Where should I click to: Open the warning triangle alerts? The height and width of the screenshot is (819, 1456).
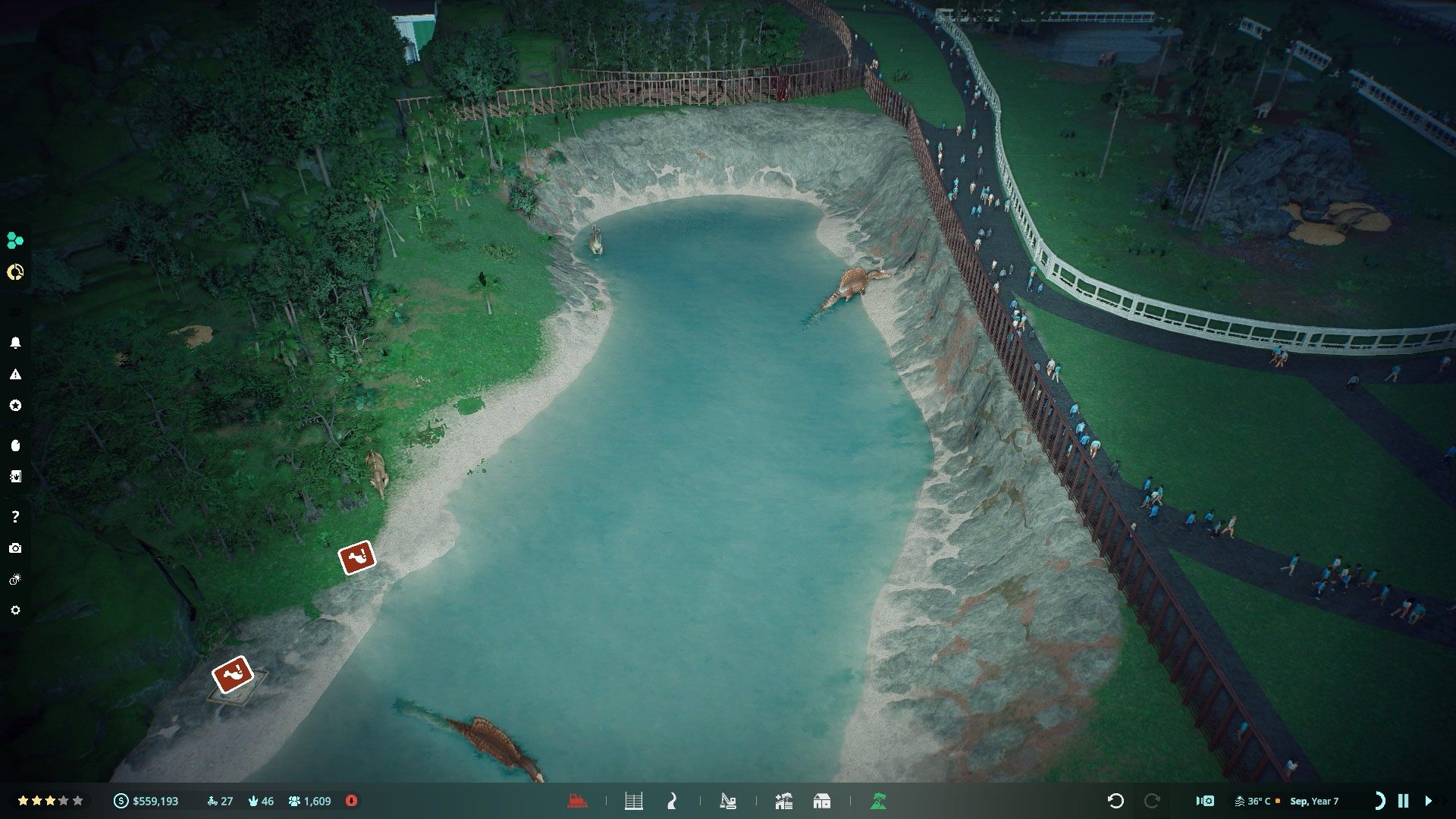(15, 375)
